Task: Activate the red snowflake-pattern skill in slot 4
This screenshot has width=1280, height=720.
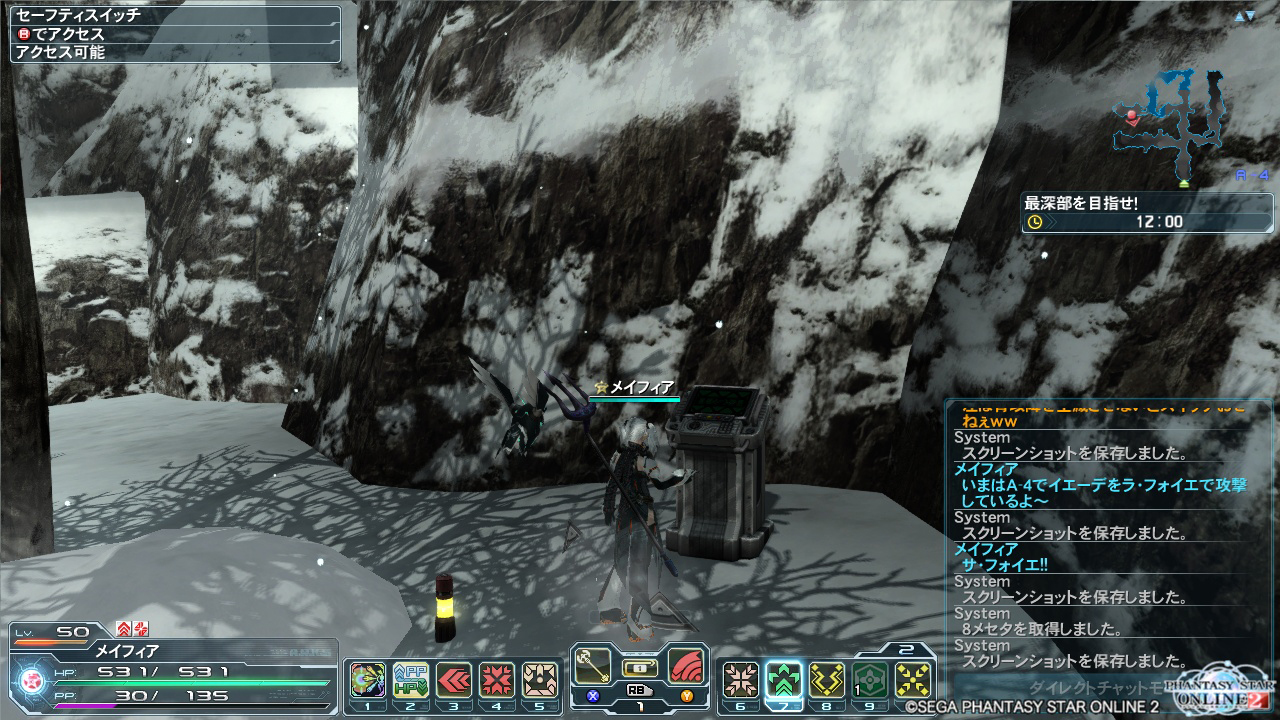Action: pyautogui.click(x=496, y=679)
